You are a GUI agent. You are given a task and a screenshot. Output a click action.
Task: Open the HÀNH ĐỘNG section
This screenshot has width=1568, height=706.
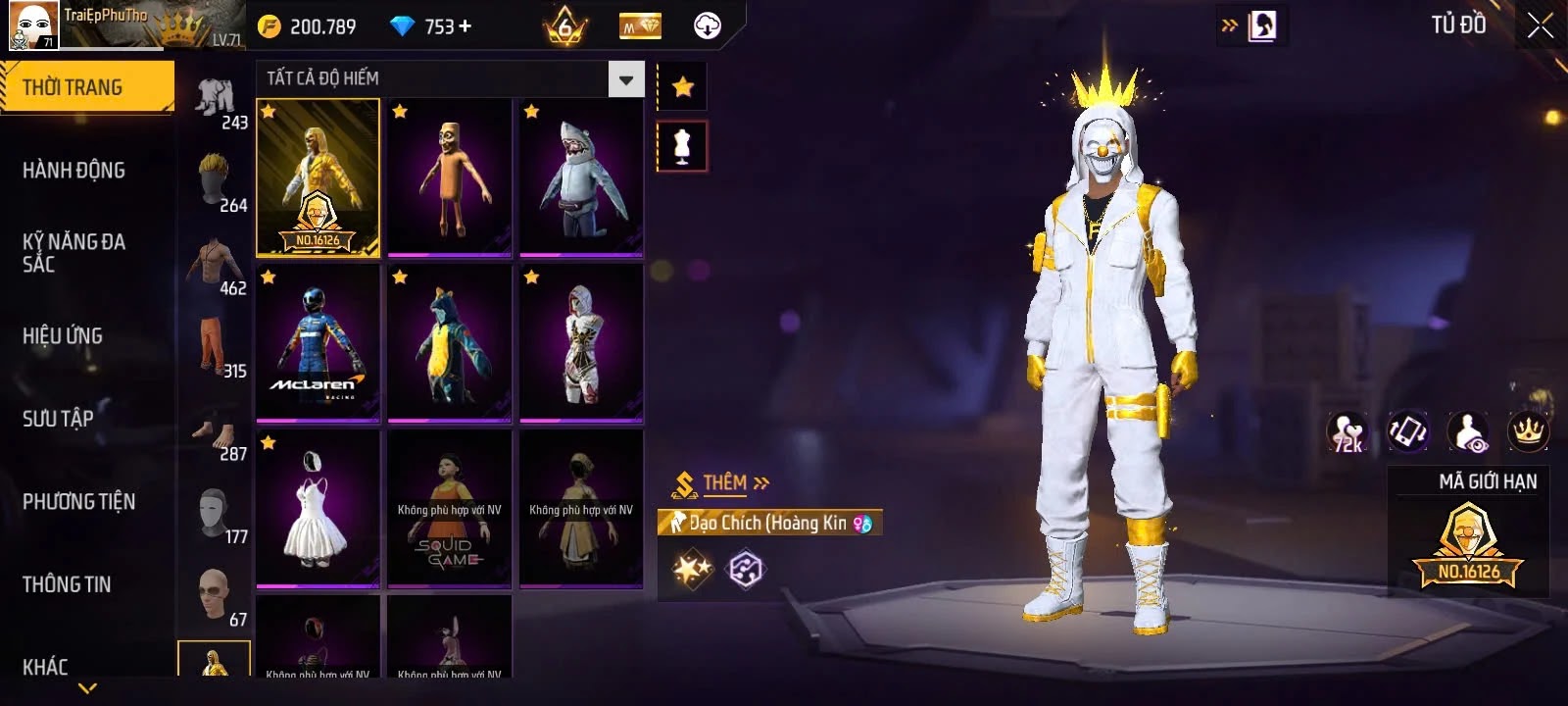tap(73, 171)
